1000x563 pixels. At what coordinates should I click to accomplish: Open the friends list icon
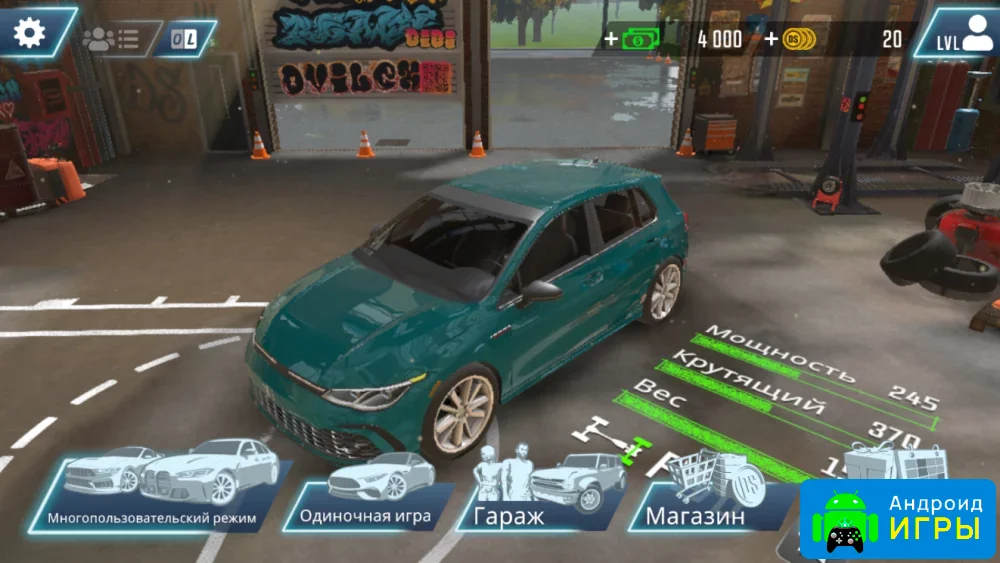click(111, 39)
